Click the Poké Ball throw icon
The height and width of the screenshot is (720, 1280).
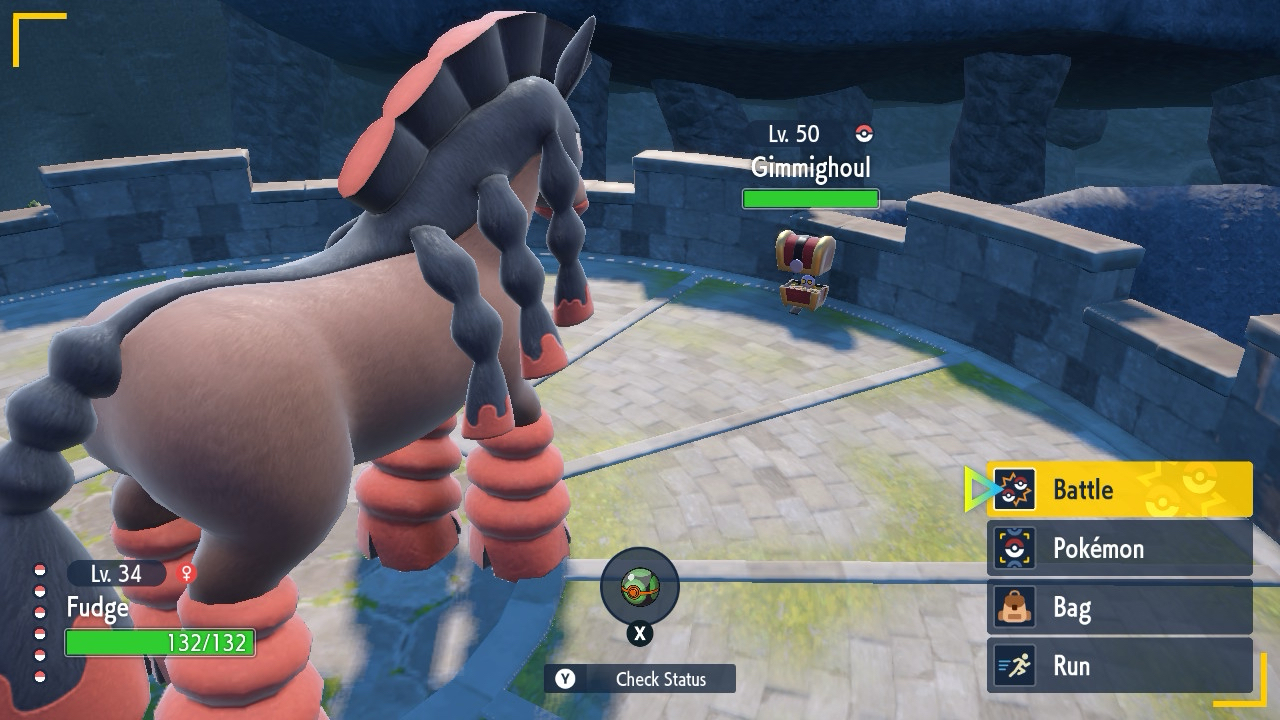tap(639, 587)
